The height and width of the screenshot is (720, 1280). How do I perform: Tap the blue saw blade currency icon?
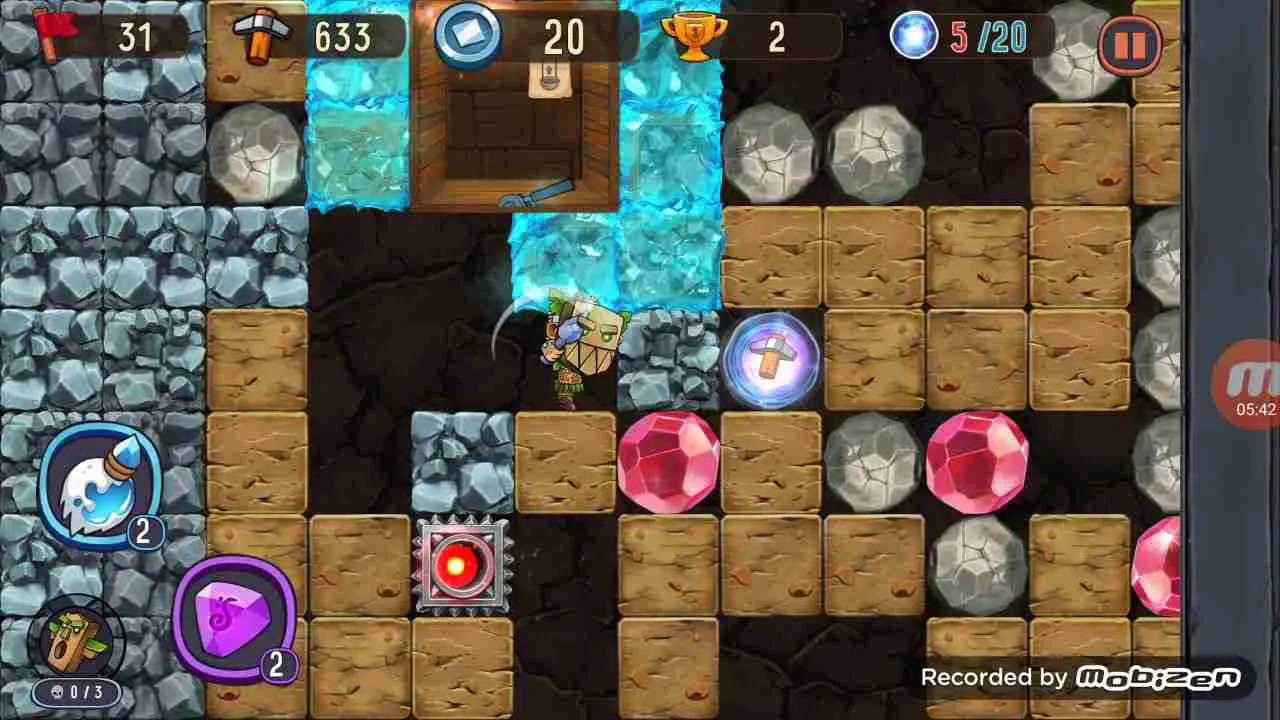(467, 38)
